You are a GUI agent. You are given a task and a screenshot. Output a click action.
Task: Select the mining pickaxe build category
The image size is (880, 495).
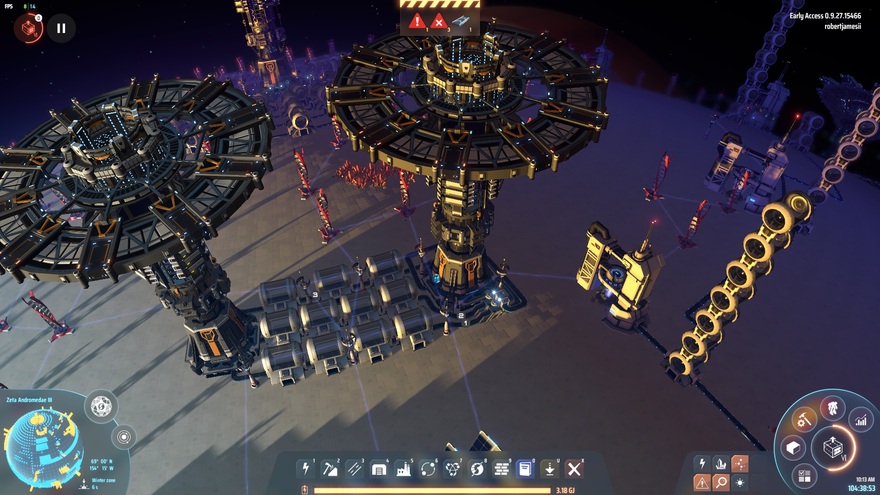pos(330,468)
